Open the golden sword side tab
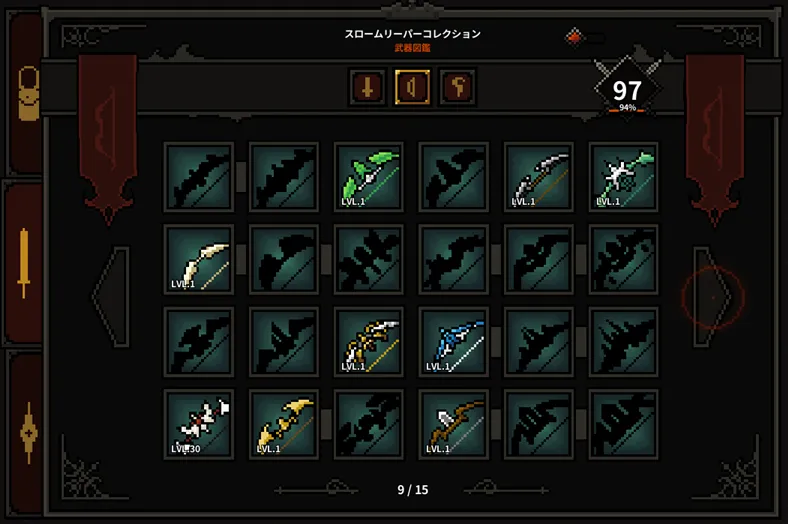 (24, 263)
